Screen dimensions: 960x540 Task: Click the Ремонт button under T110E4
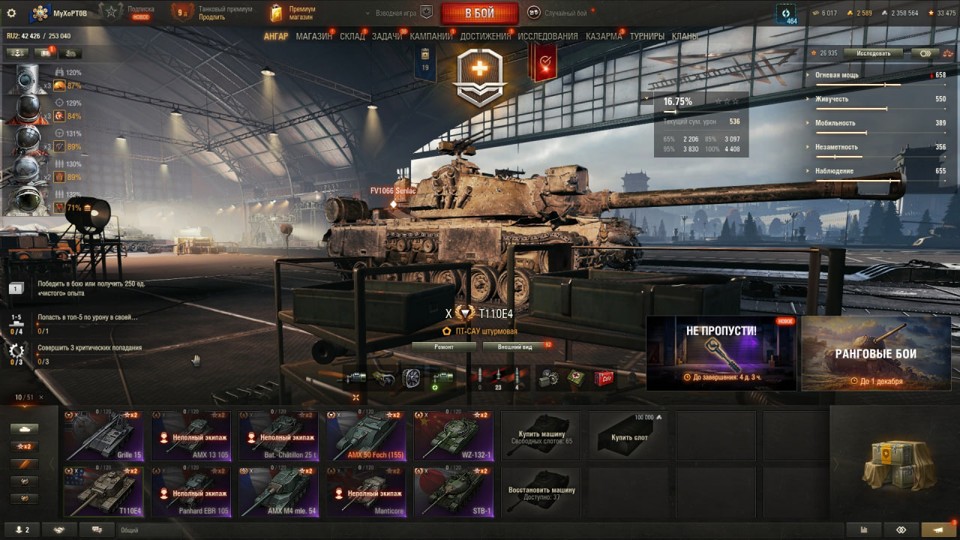click(x=444, y=346)
